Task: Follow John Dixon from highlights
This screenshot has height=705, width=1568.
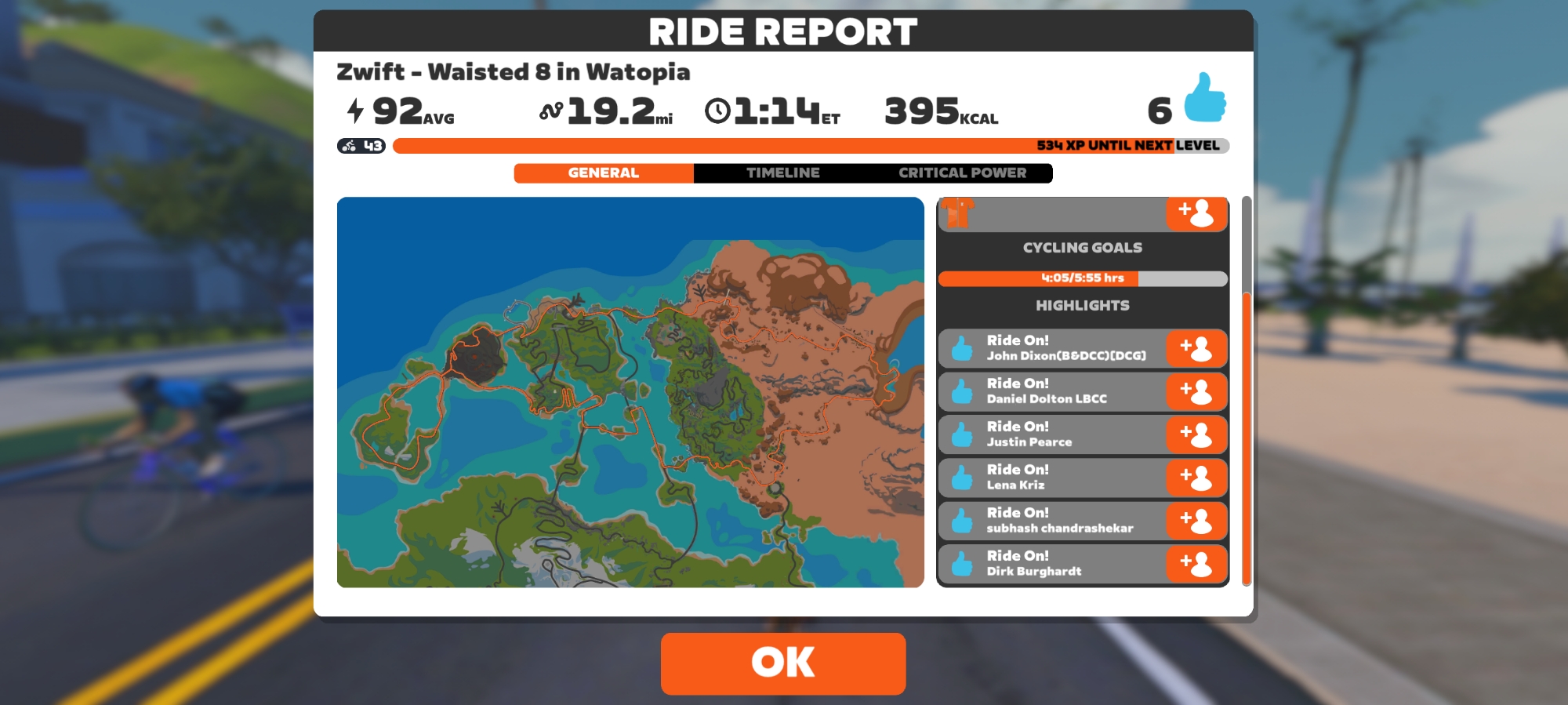Action: (x=1196, y=348)
